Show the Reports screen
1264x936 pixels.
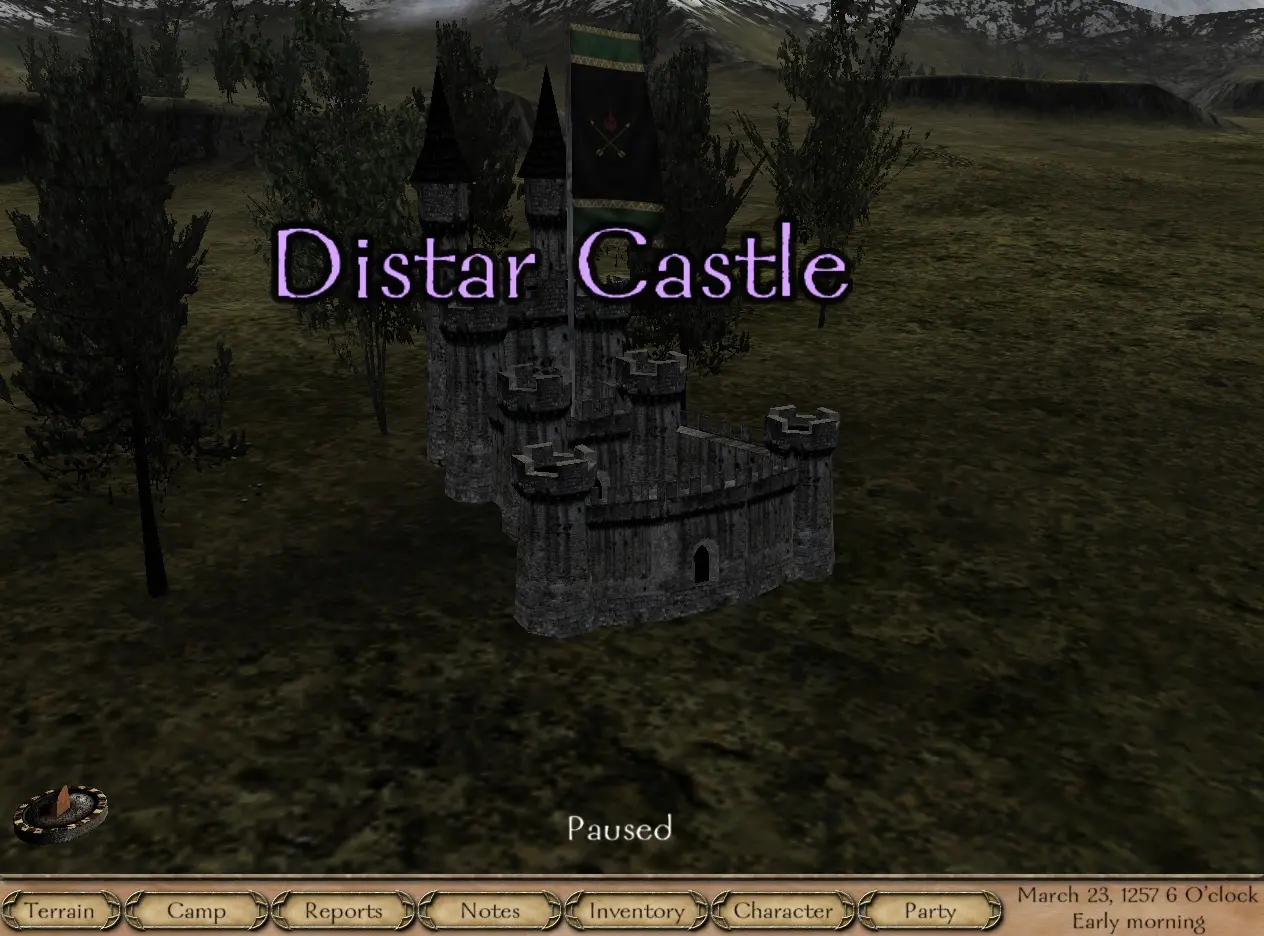point(343,911)
